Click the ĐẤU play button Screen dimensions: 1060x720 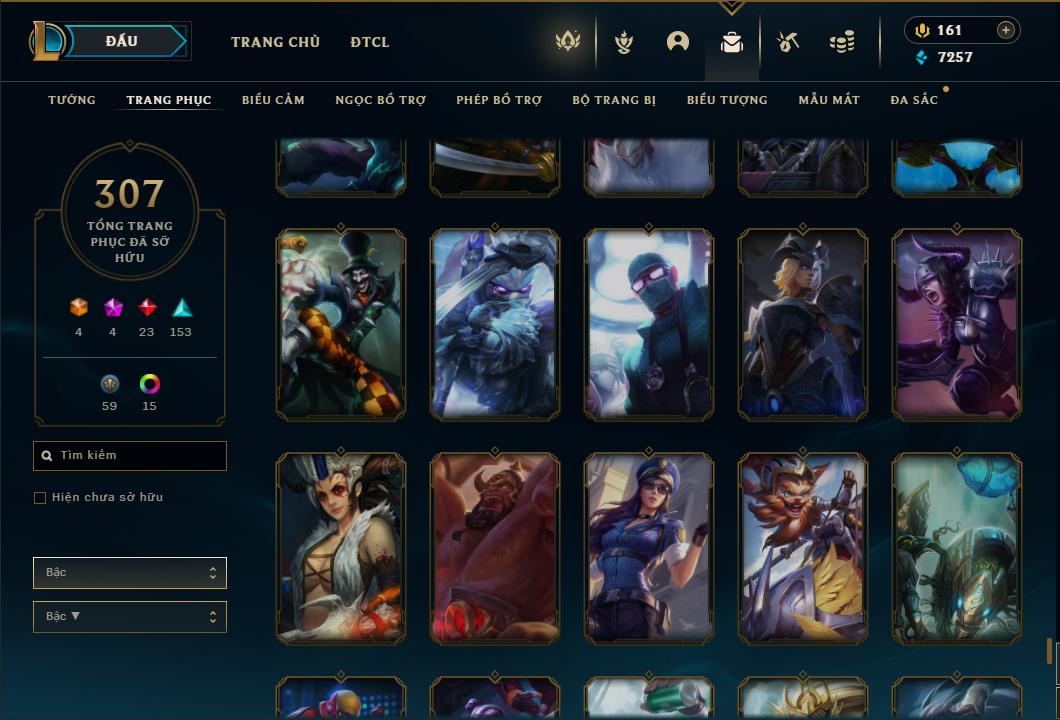click(120, 41)
